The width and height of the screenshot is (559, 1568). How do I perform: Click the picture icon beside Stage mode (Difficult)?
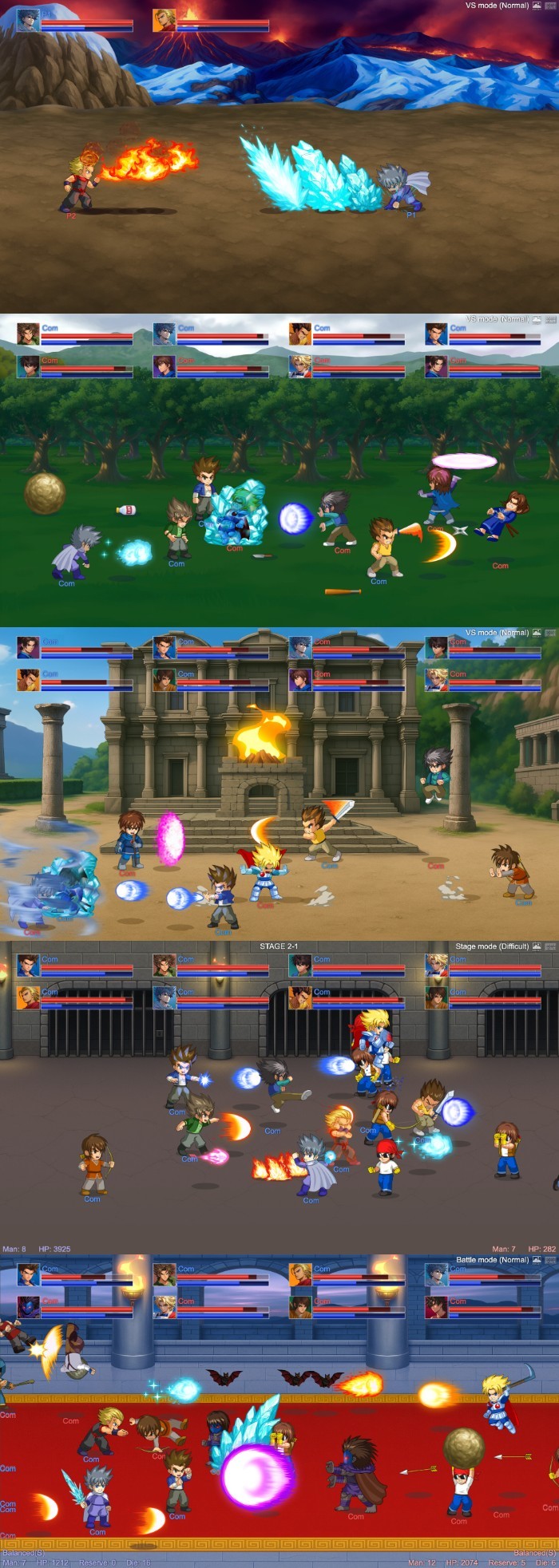coord(537,946)
